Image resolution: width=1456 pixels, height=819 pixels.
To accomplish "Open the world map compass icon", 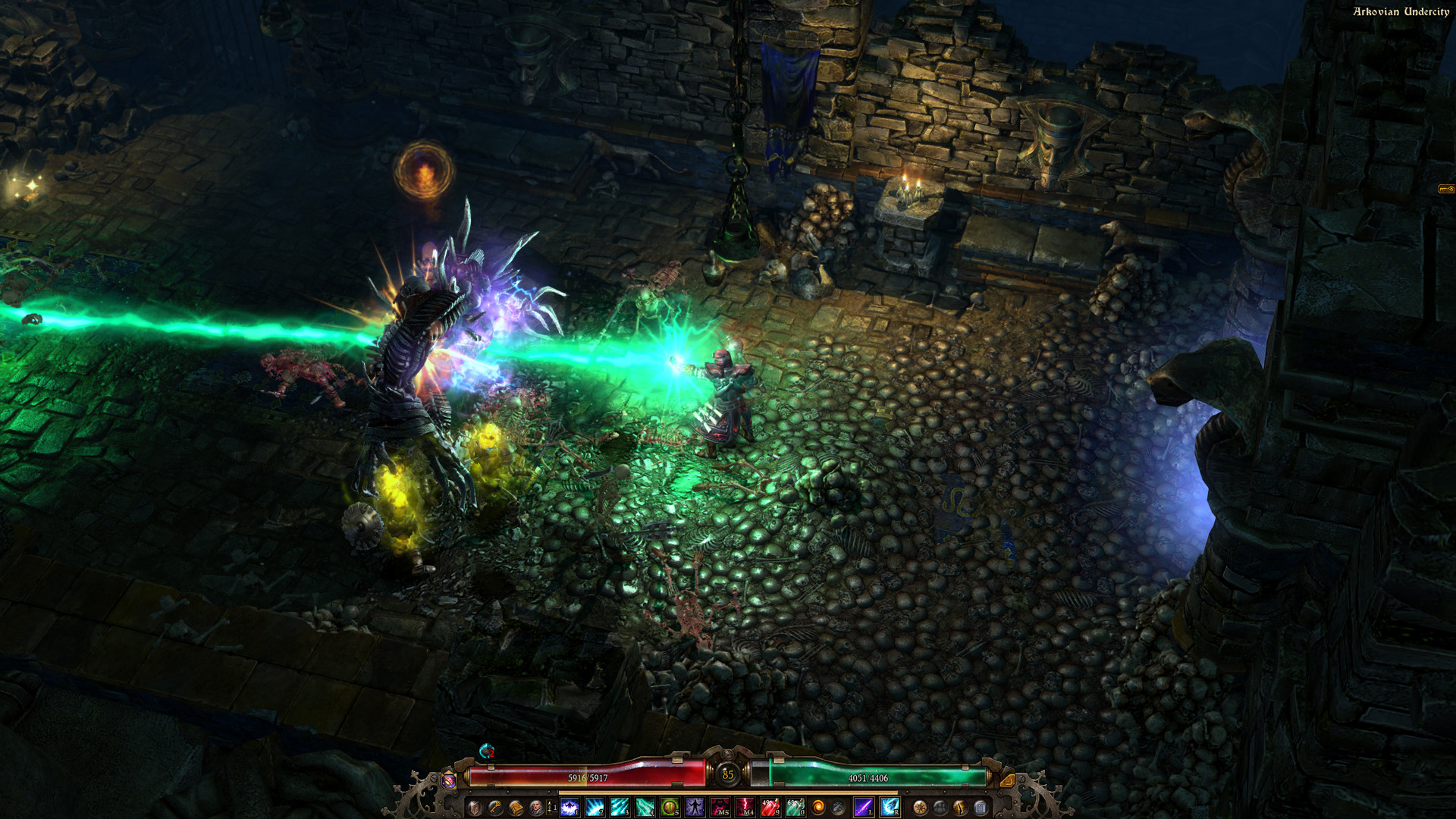I will (x=920, y=808).
